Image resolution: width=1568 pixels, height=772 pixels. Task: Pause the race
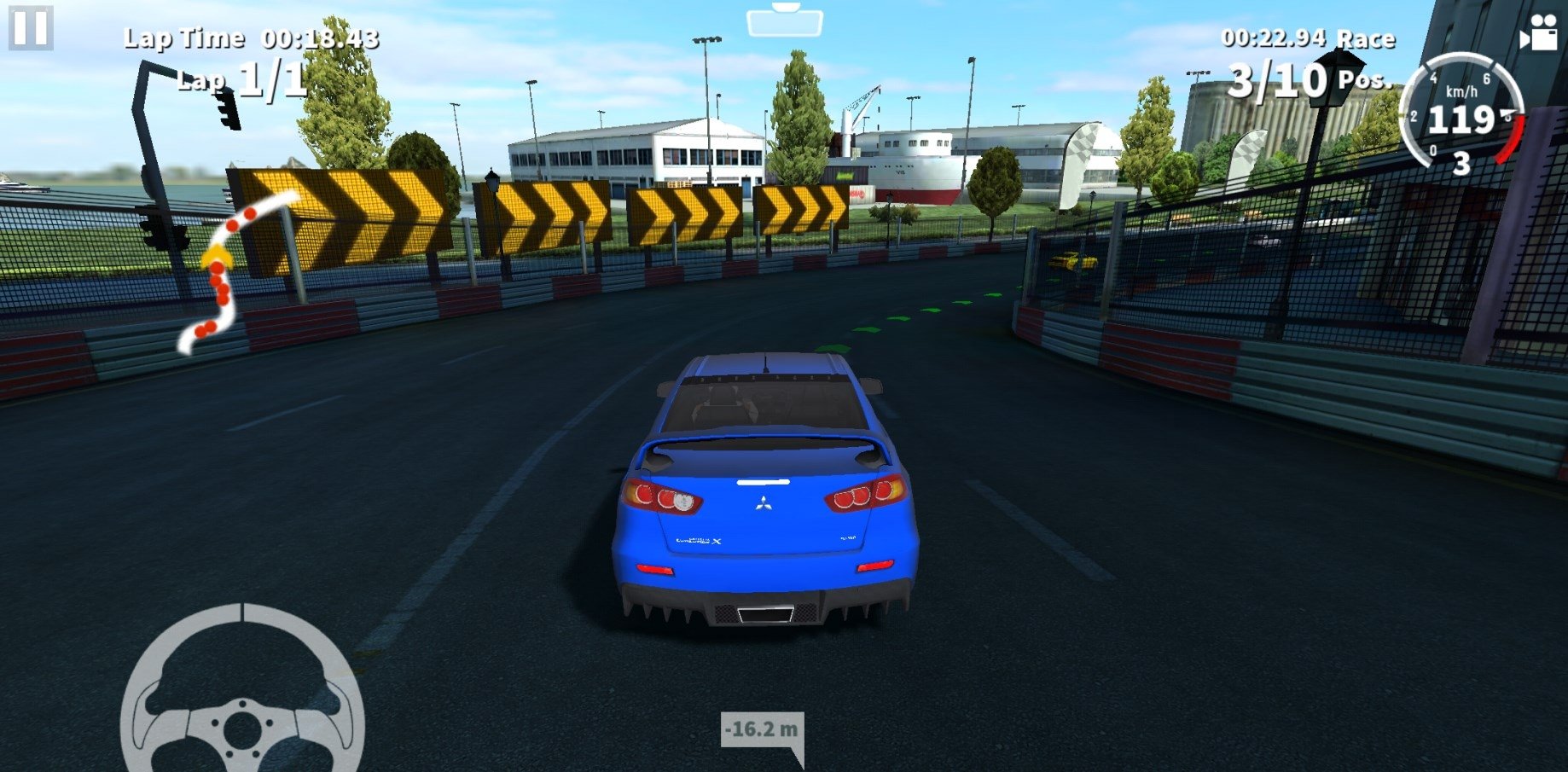pos(31,27)
